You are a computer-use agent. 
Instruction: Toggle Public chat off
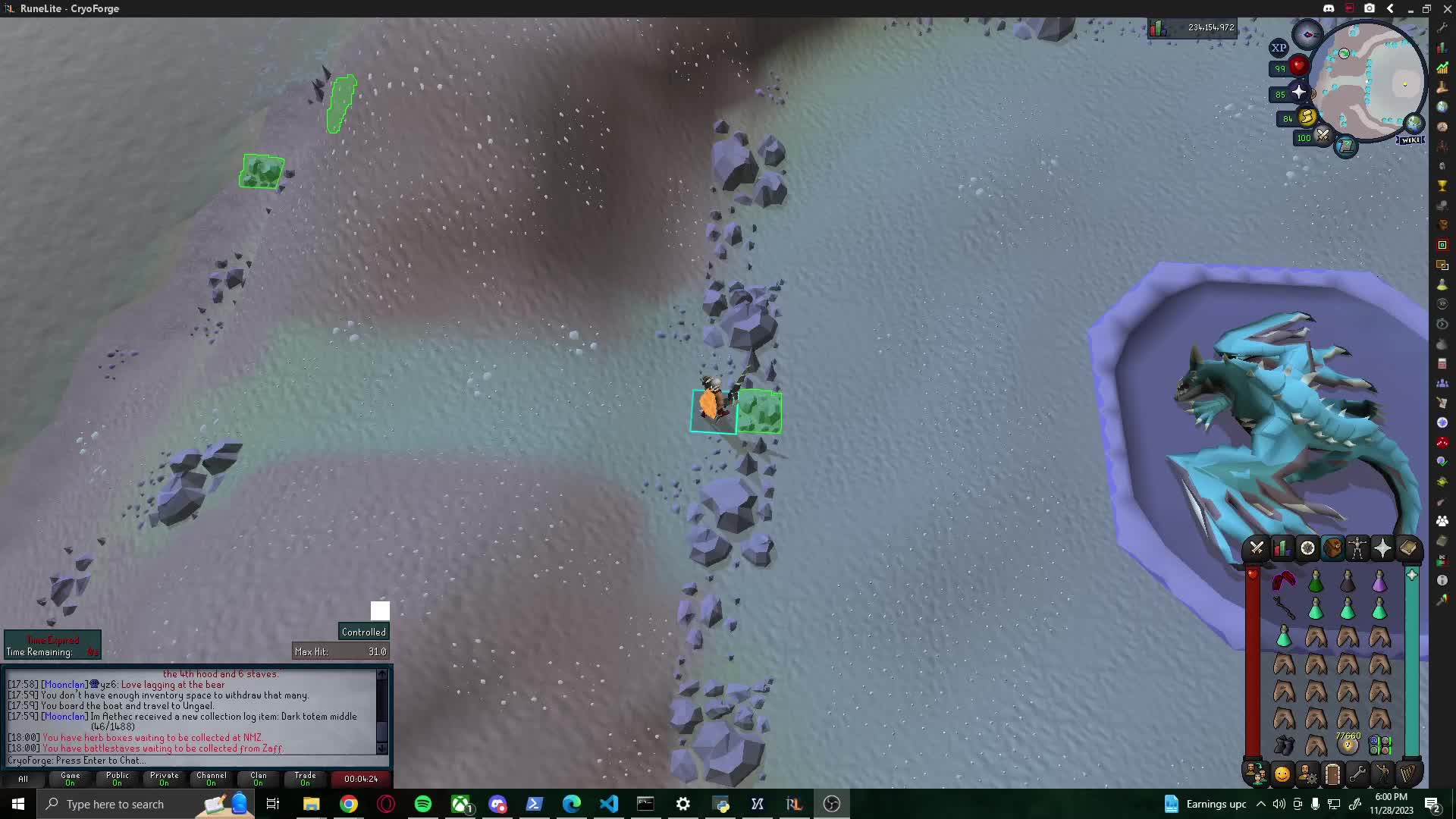(x=117, y=779)
